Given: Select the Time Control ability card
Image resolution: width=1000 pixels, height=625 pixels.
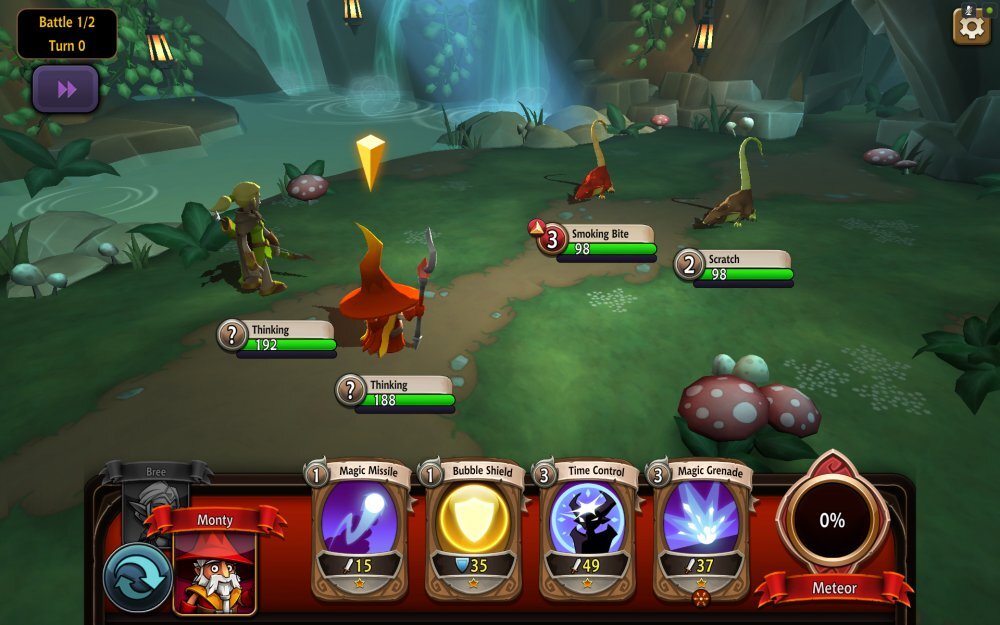Looking at the screenshot, I should pyautogui.click(x=588, y=528).
